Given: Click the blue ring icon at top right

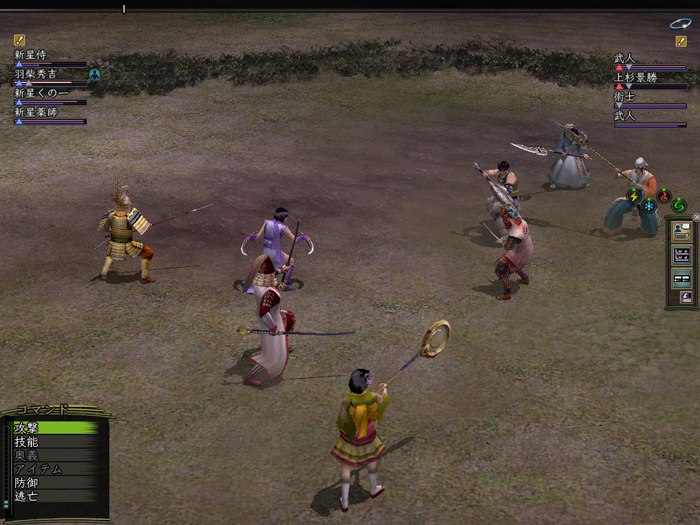Looking at the screenshot, I should tap(680, 23).
